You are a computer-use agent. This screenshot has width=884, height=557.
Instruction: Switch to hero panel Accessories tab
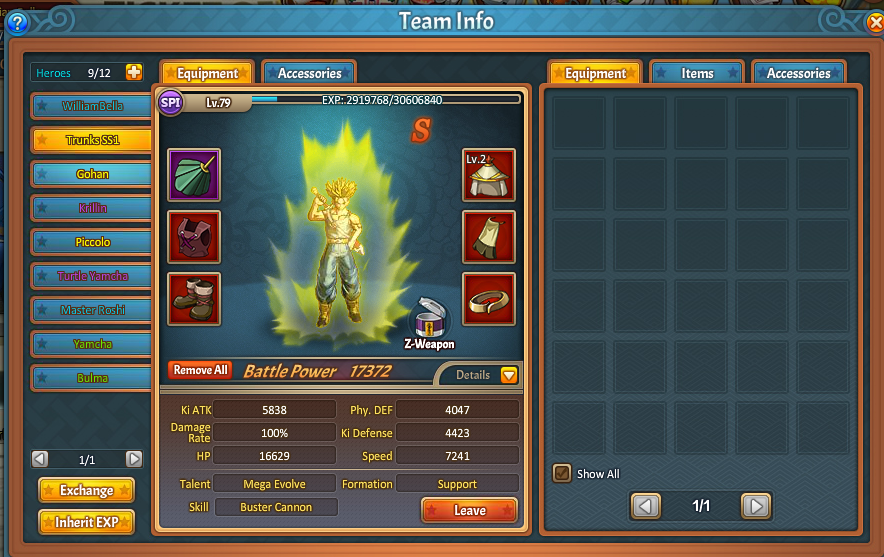tap(309, 73)
